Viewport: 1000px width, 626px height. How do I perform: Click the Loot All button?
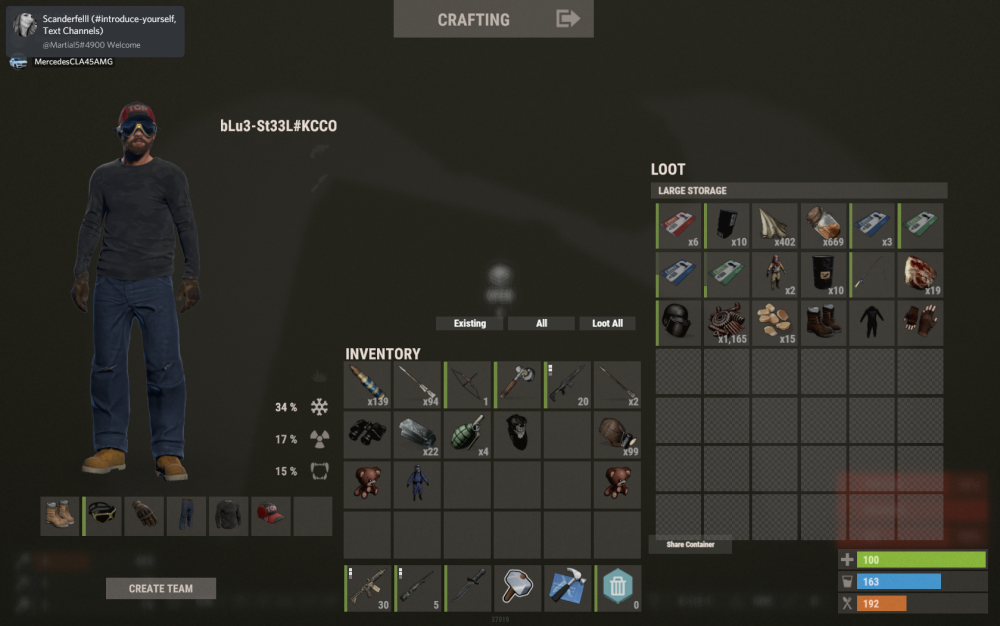[607, 323]
